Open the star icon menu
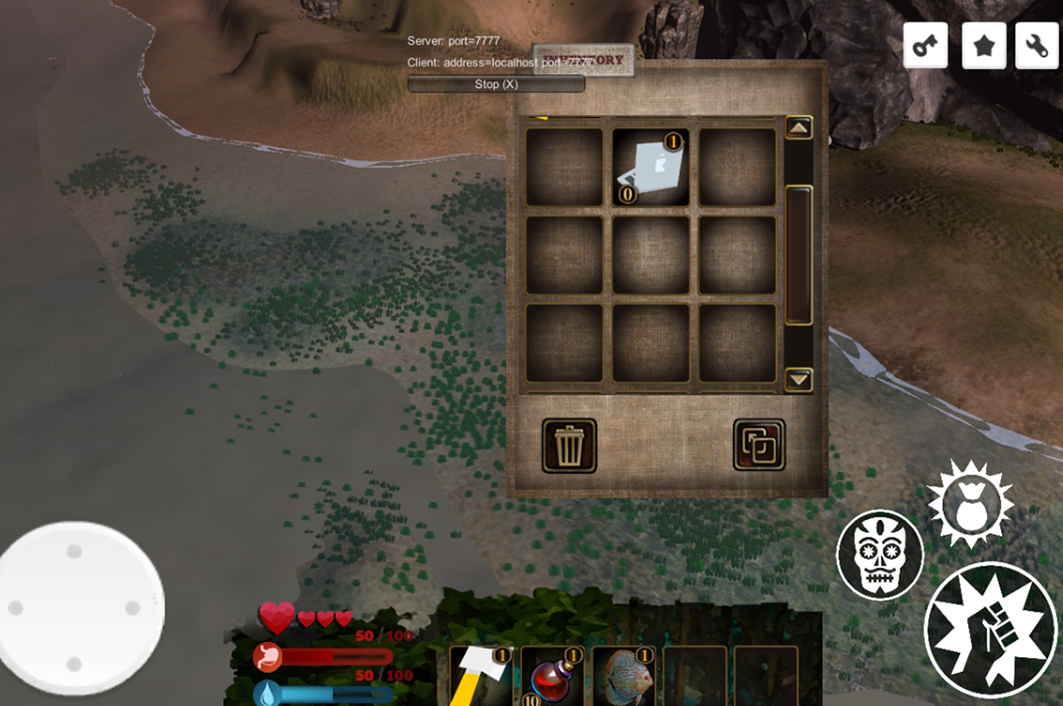This screenshot has height=706, width=1063. coord(984,45)
